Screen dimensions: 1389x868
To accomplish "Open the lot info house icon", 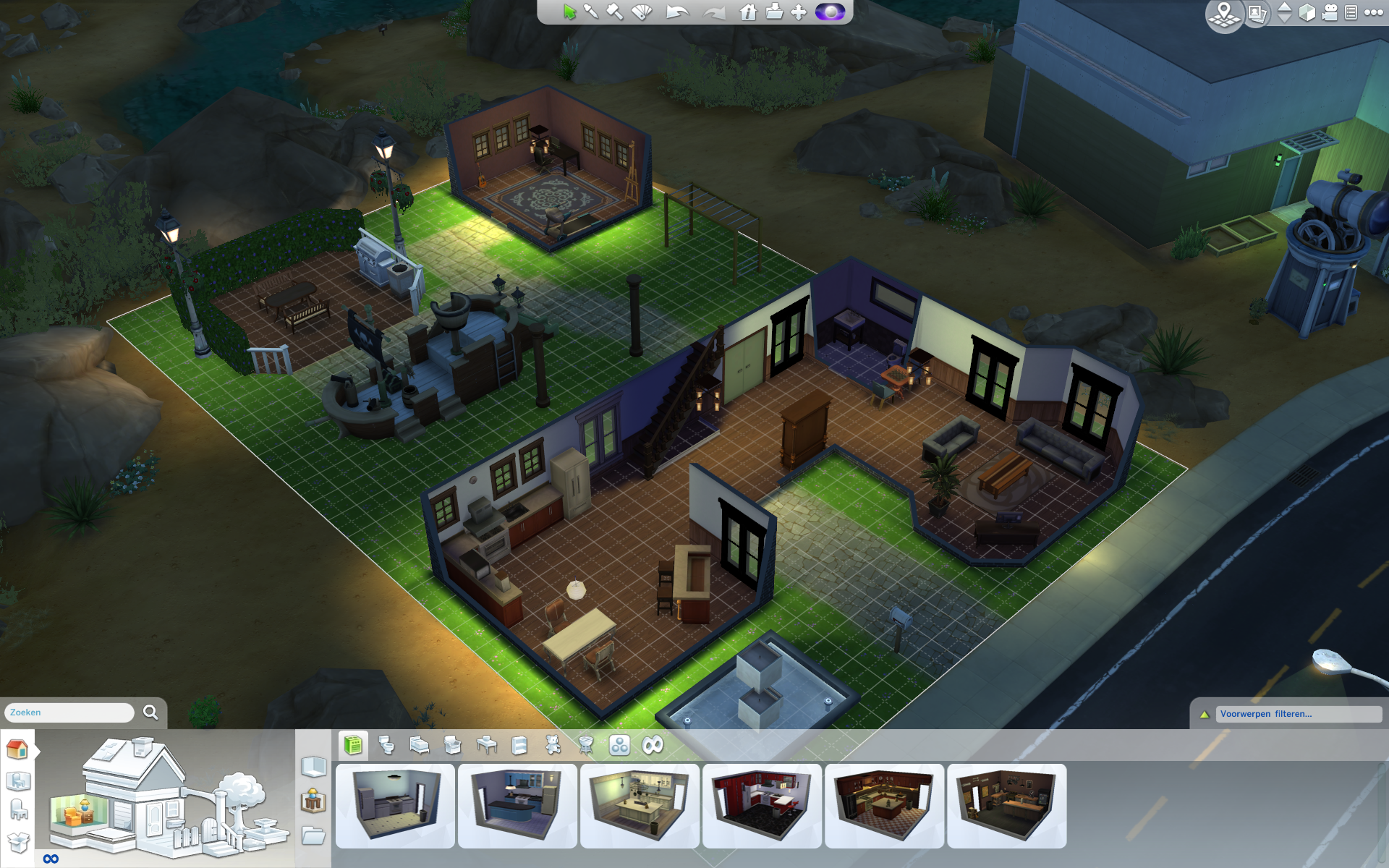I will coord(748,12).
